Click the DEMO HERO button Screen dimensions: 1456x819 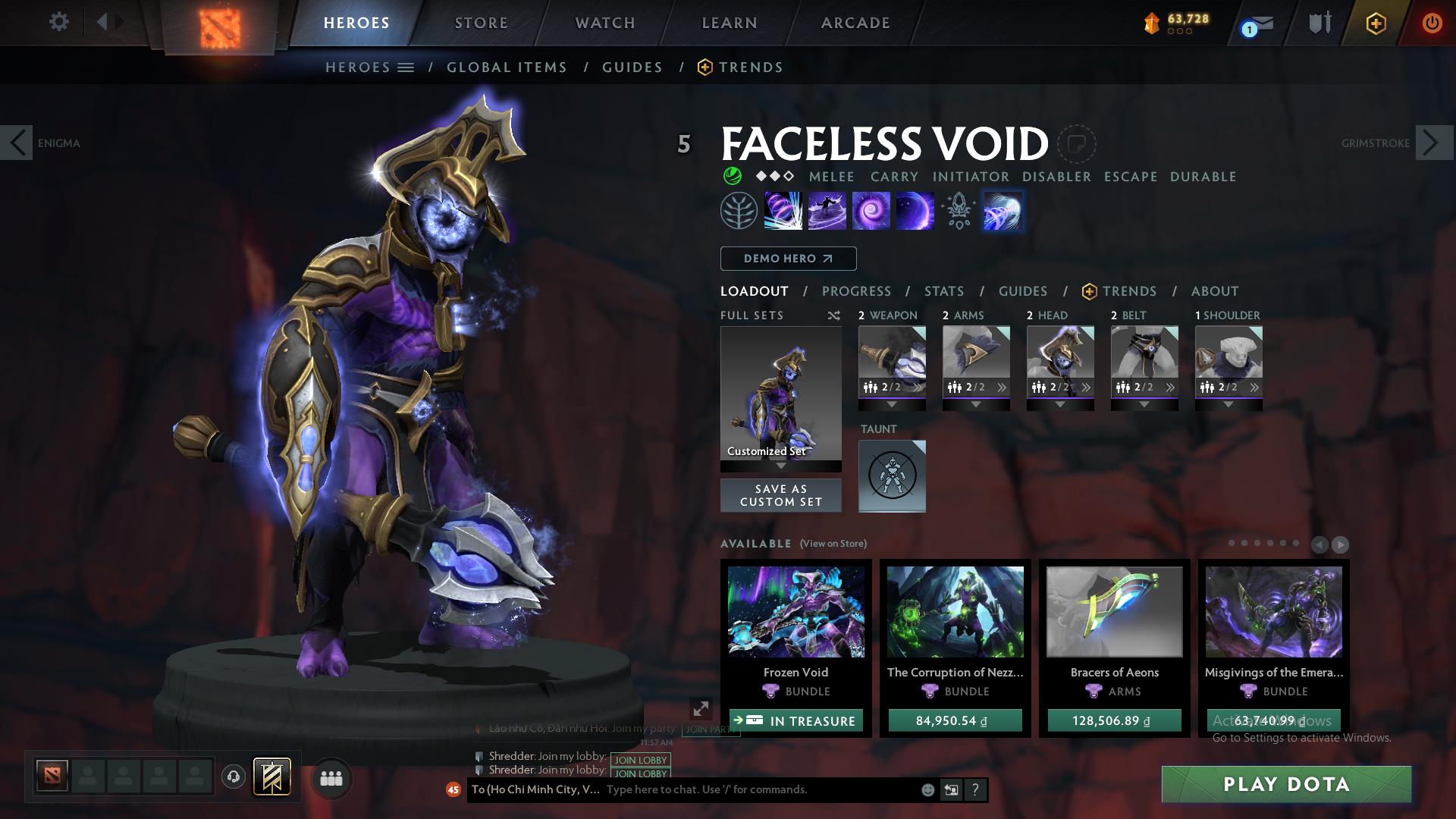(787, 258)
